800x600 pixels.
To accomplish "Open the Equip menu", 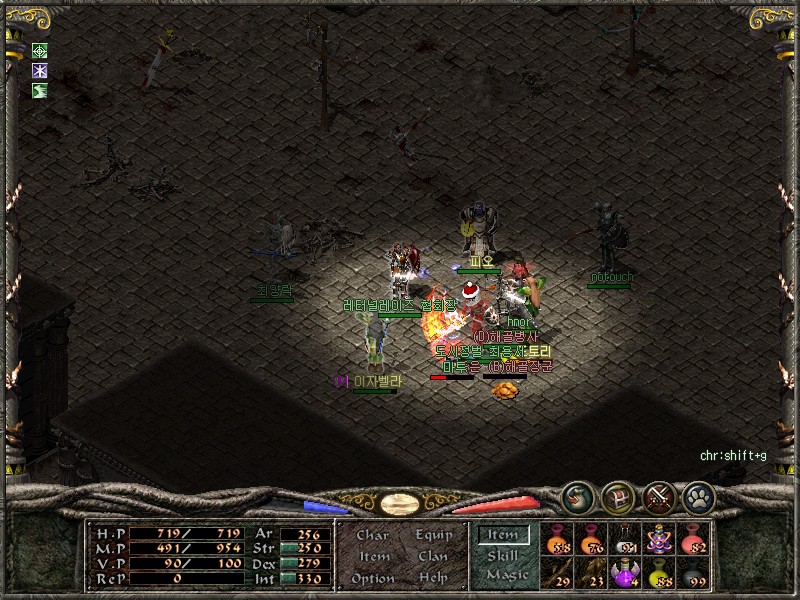I will point(433,535).
